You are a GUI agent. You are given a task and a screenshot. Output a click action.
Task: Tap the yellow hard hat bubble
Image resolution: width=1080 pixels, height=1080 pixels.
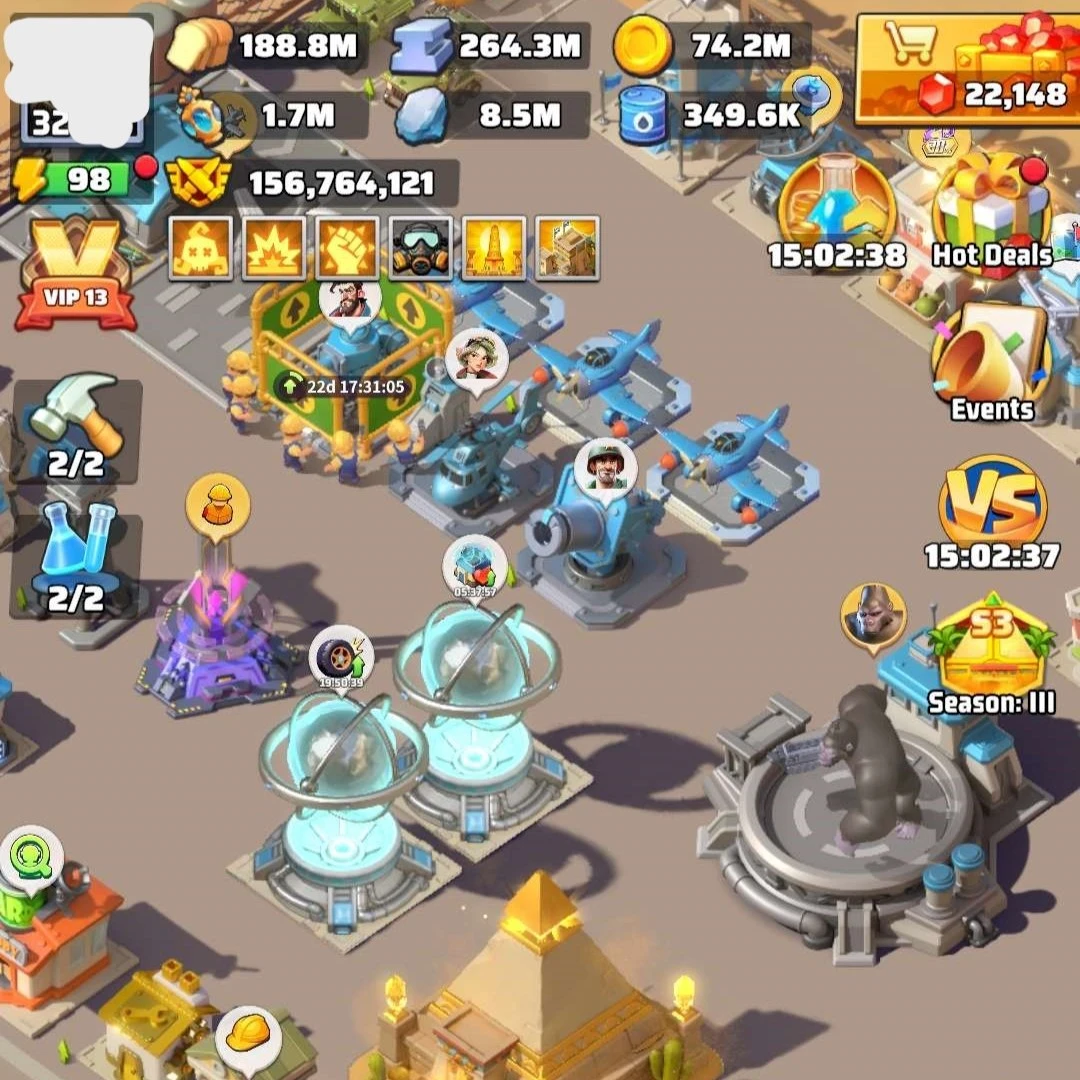[248, 1036]
